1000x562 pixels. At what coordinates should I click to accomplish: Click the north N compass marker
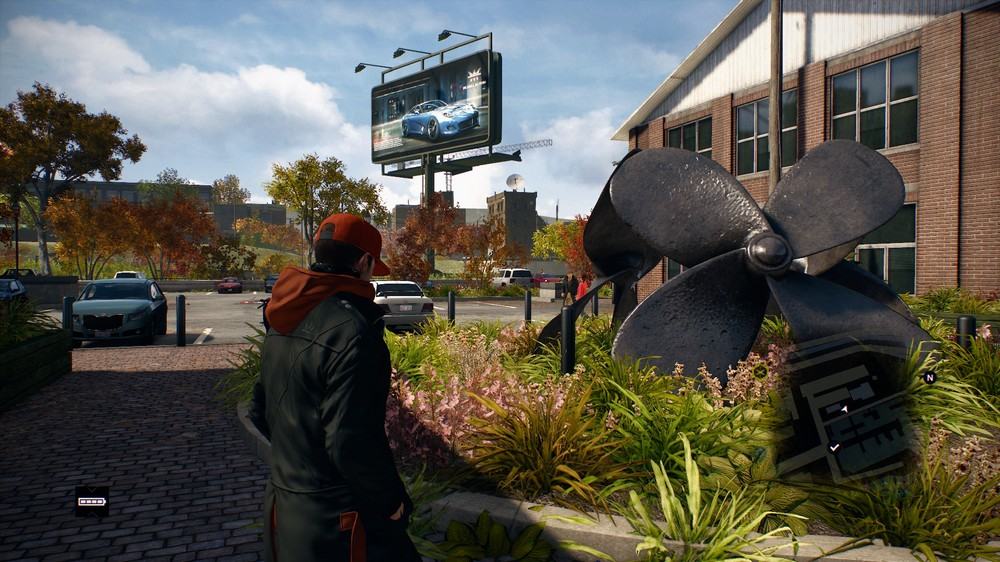(929, 378)
